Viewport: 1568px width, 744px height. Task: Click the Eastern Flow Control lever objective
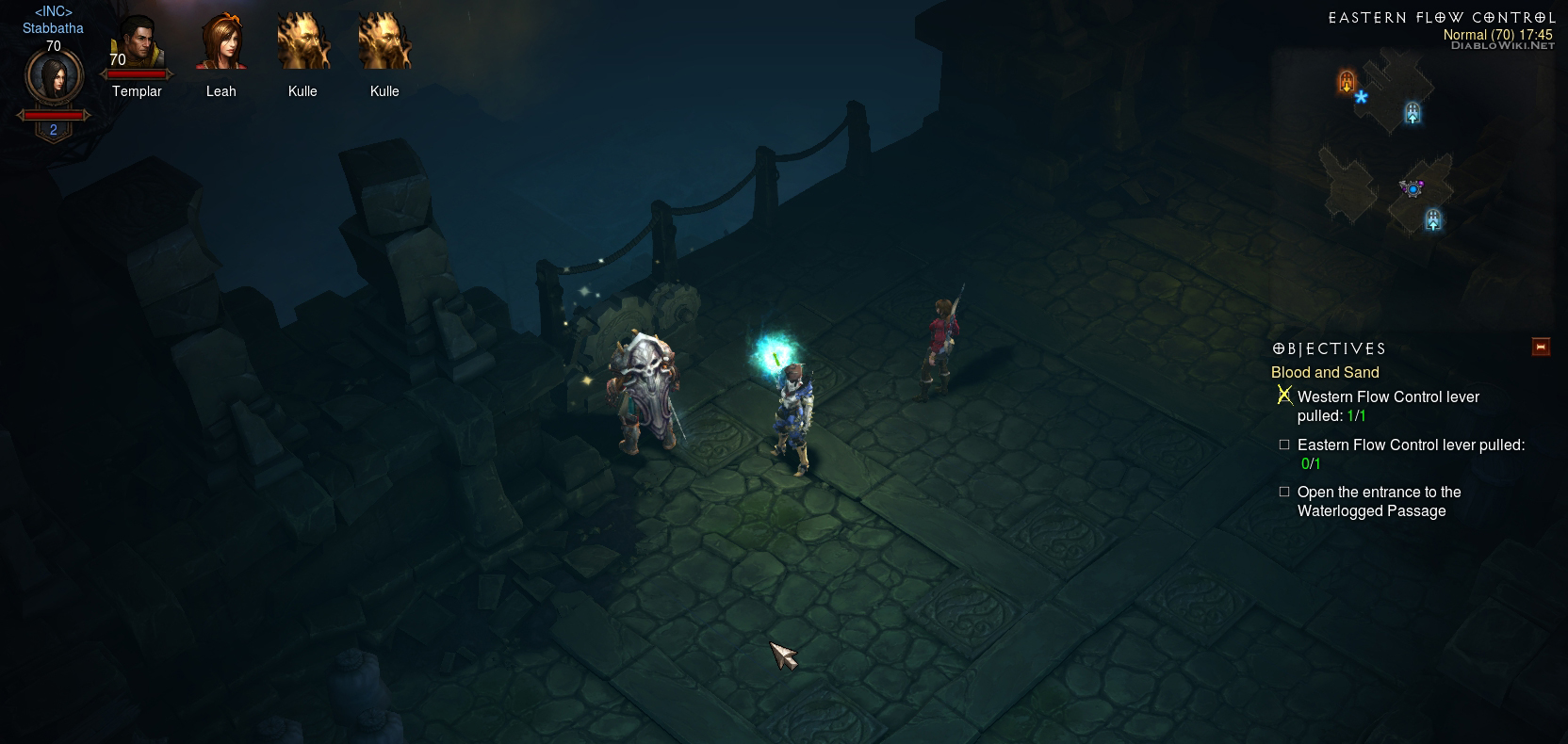click(1410, 453)
